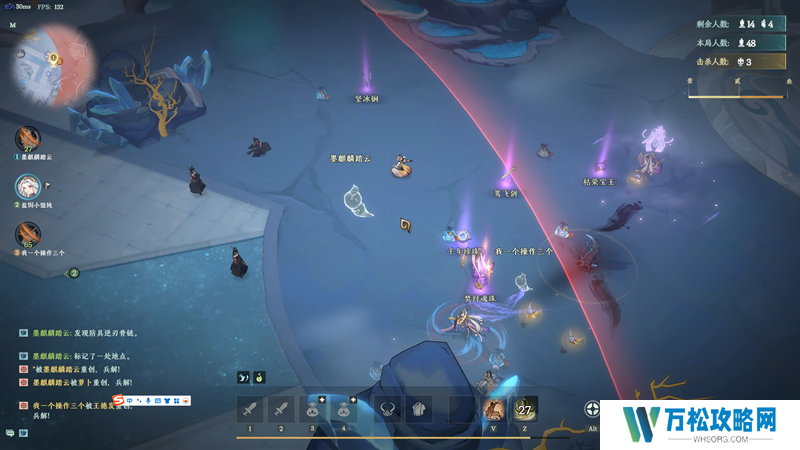
Task: Use the pouch item in slot 4
Action: pyautogui.click(x=346, y=408)
